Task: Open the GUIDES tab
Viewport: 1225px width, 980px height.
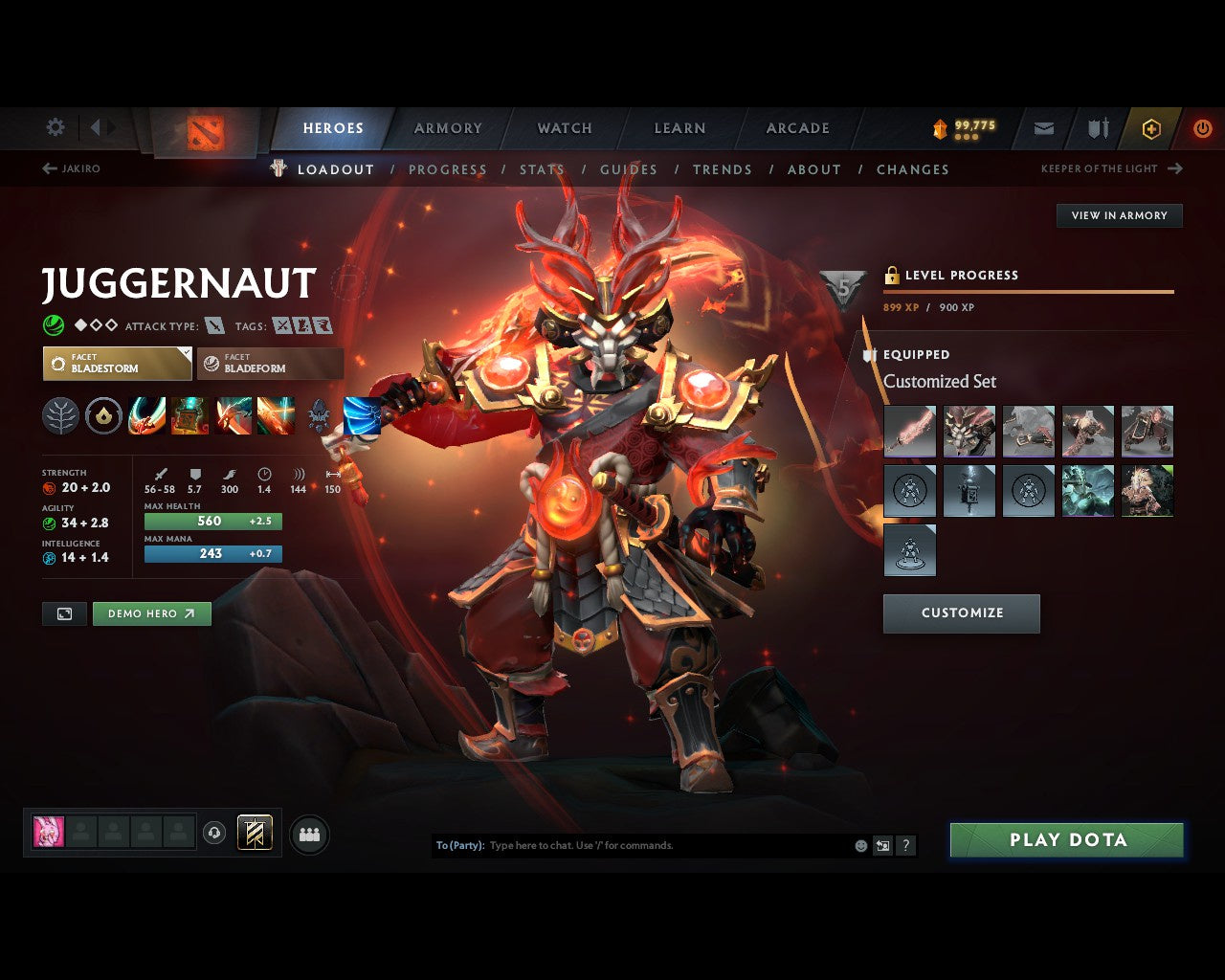Action: [x=628, y=169]
